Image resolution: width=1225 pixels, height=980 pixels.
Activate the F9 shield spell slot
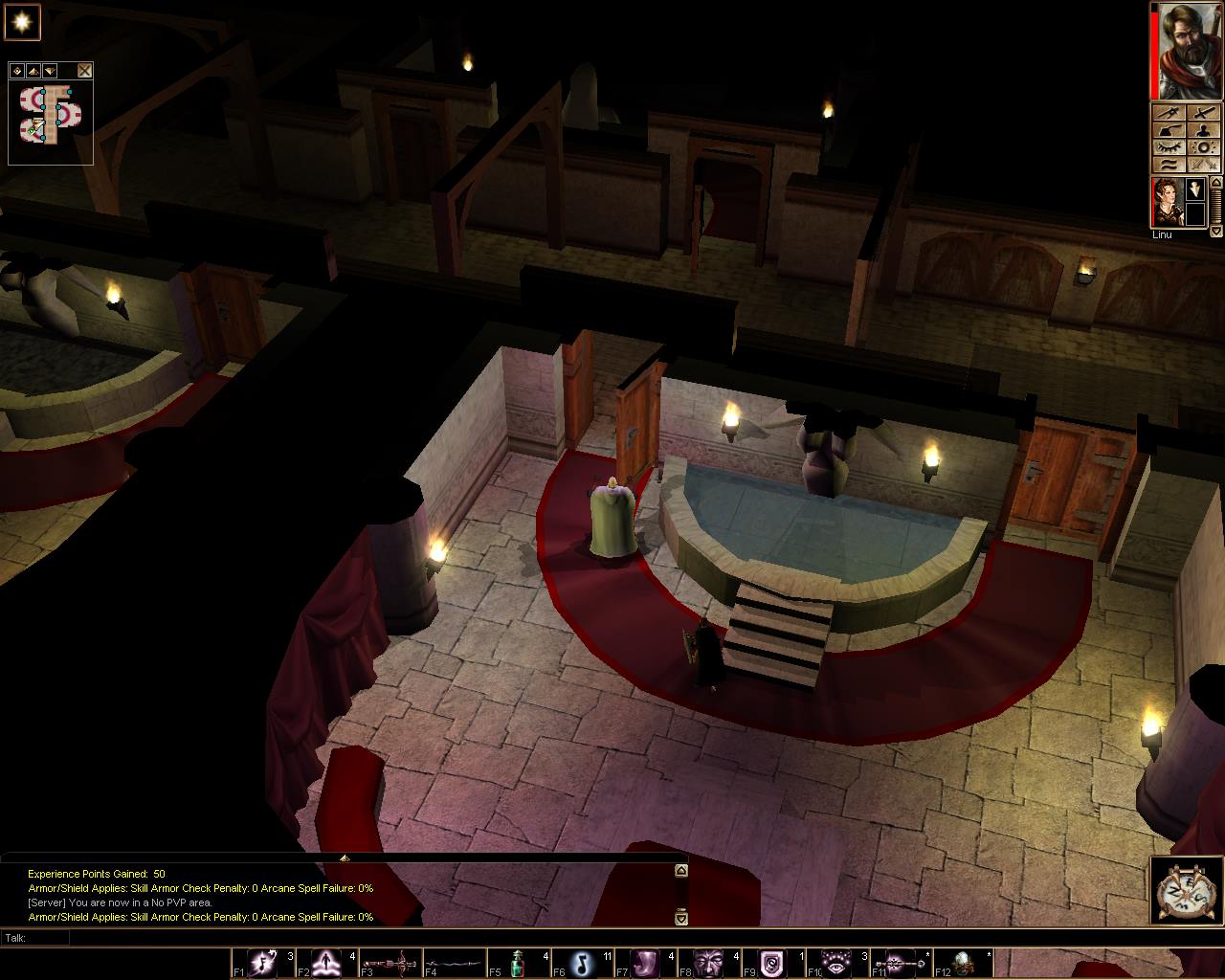tap(772, 962)
